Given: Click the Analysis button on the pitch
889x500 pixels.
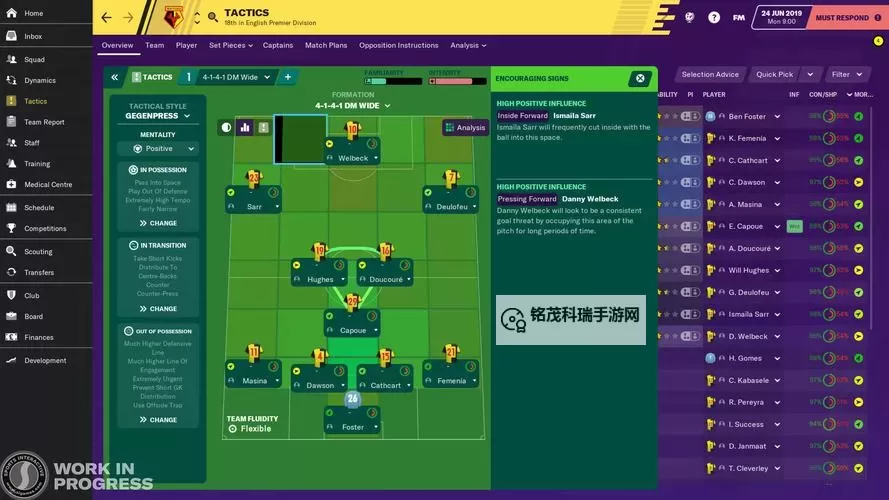Looking at the screenshot, I should 465,127.
